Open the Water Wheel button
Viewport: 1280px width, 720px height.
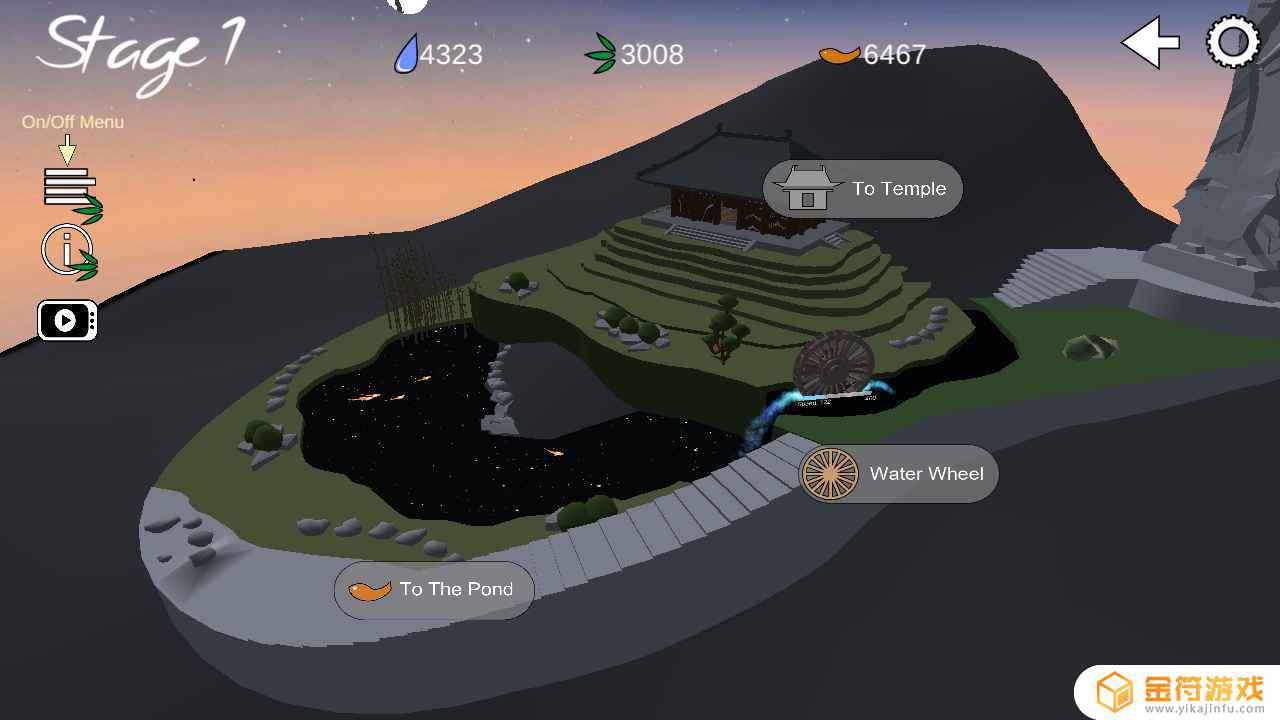click(898, 474)
